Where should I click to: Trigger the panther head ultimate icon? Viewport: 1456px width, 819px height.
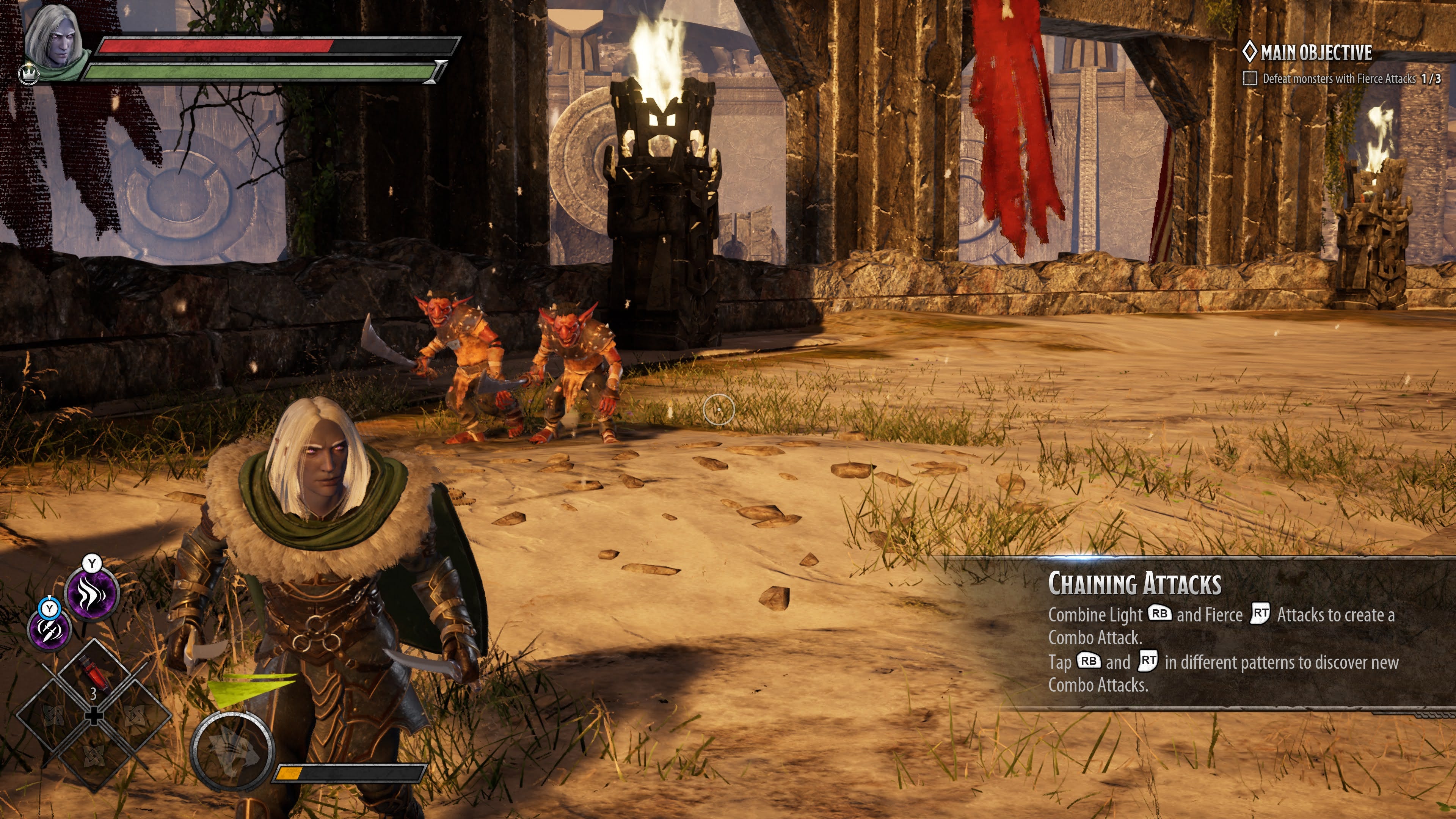(x=232, y=751)
